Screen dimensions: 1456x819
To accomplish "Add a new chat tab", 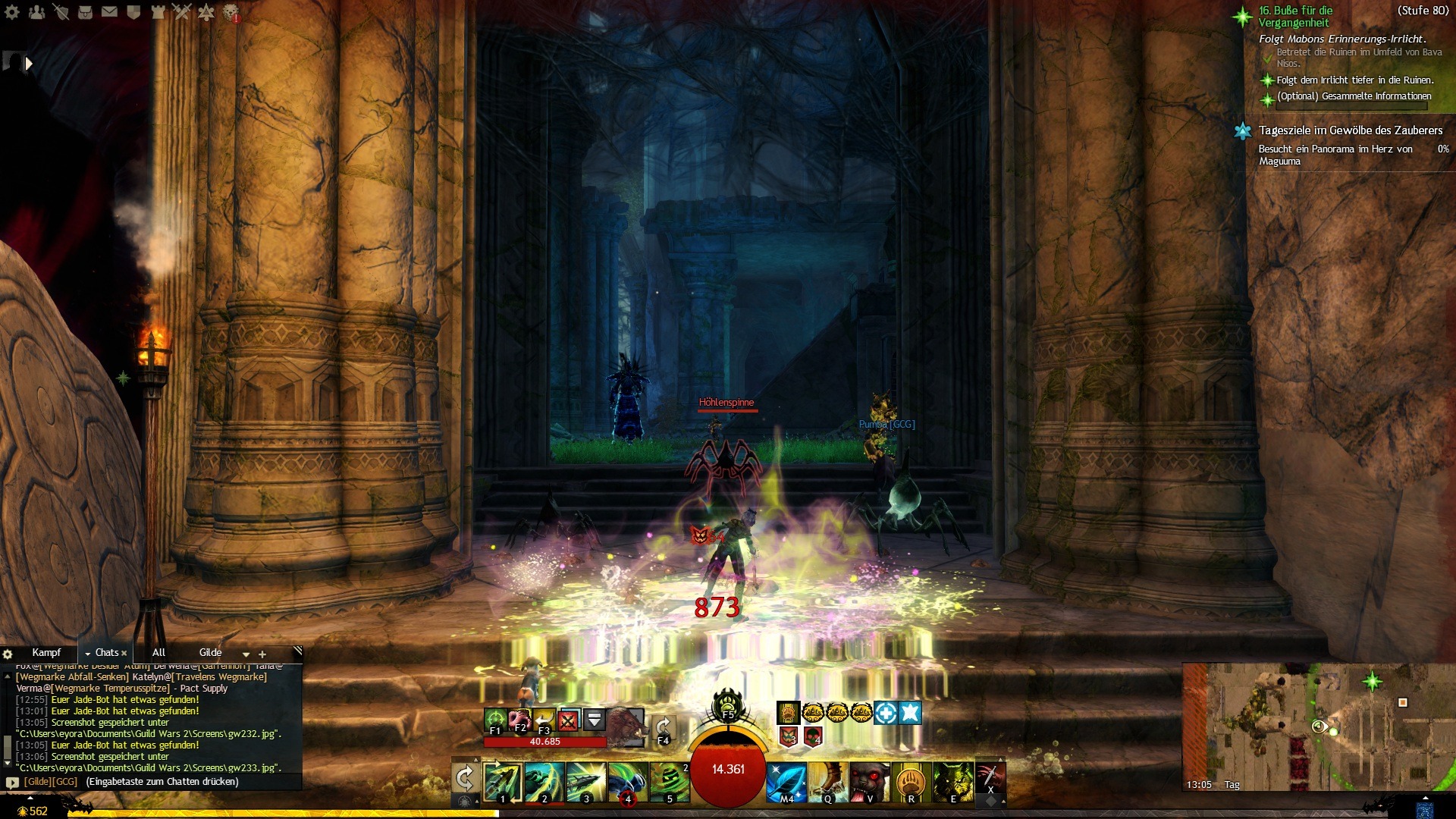I will (262, 654).
